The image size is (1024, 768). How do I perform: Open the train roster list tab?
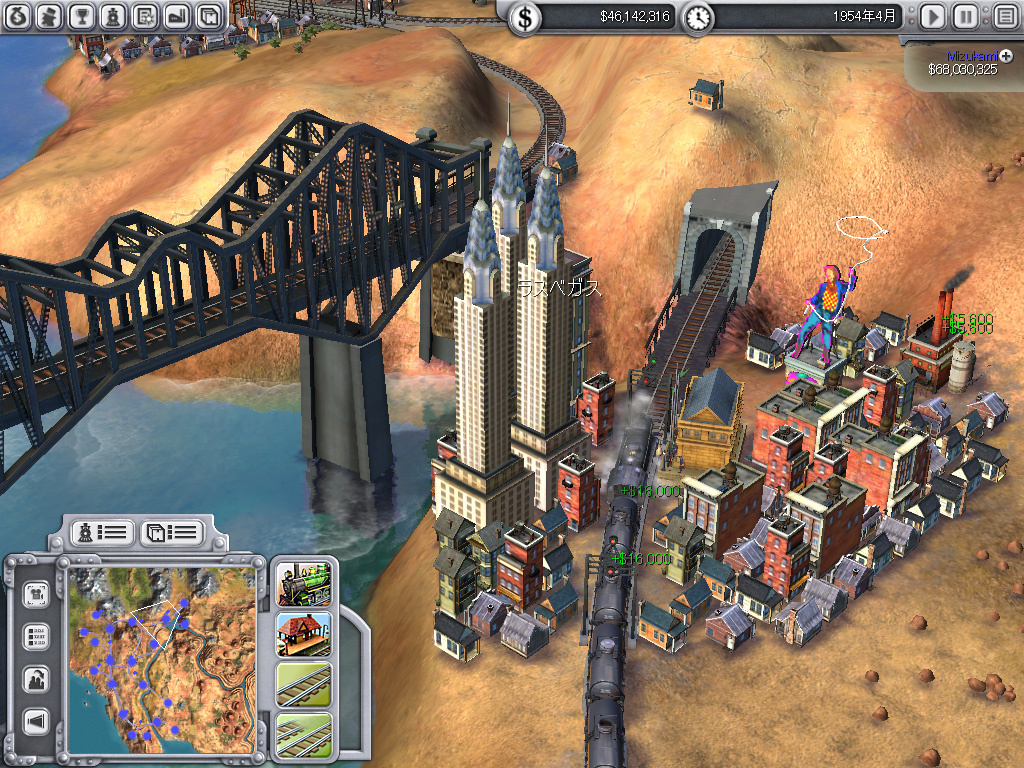click(101, 532)
